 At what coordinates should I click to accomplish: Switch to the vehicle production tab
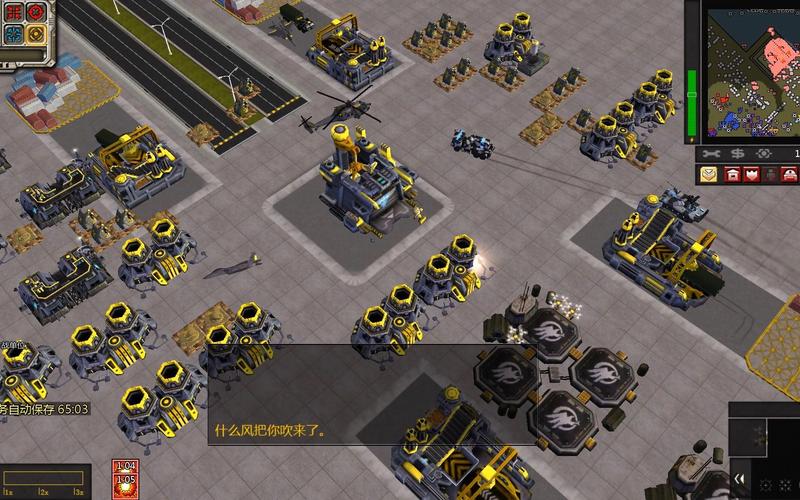[791, 175]
